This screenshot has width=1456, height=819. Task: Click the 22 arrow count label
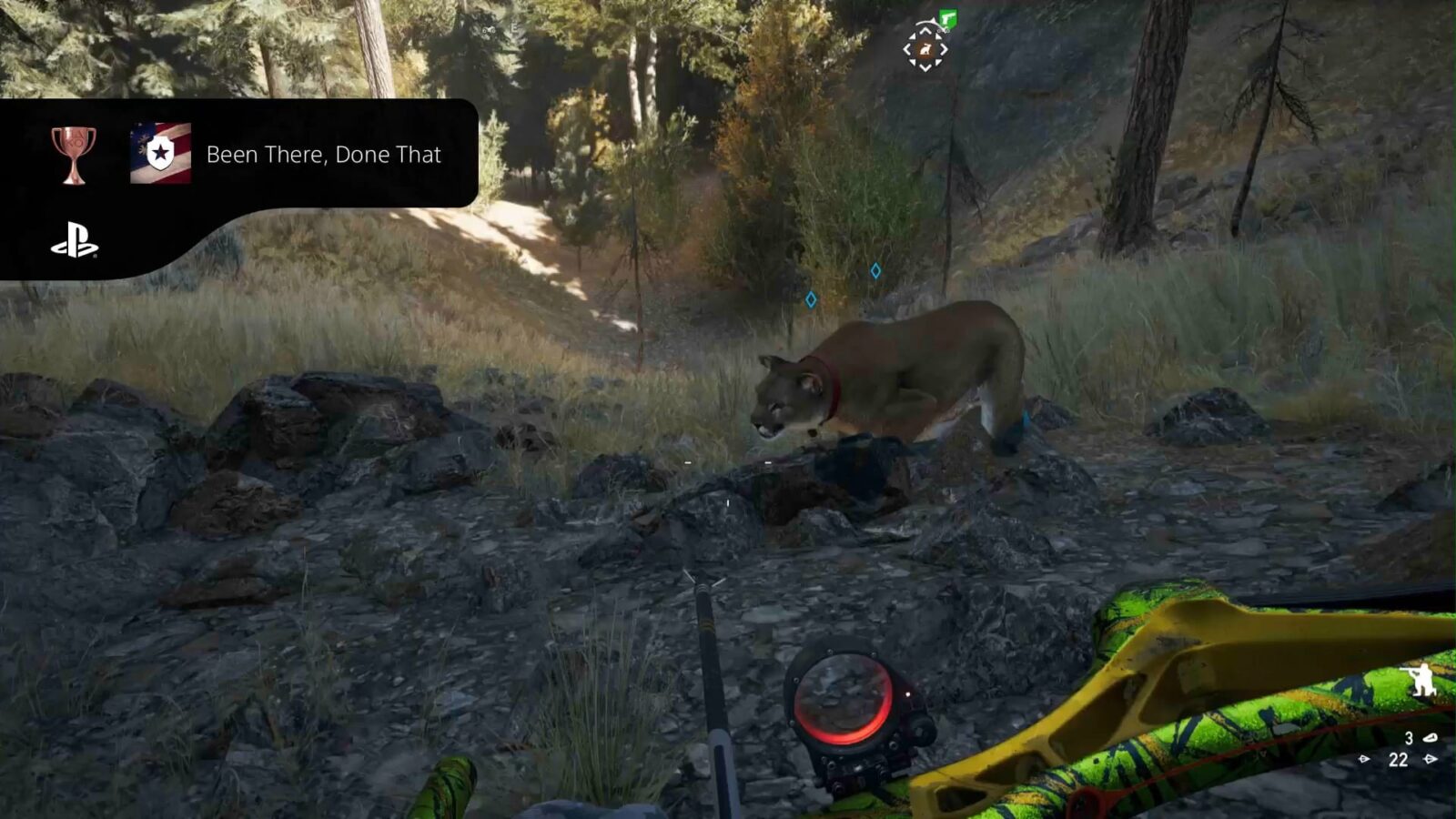pos(1398,759)
